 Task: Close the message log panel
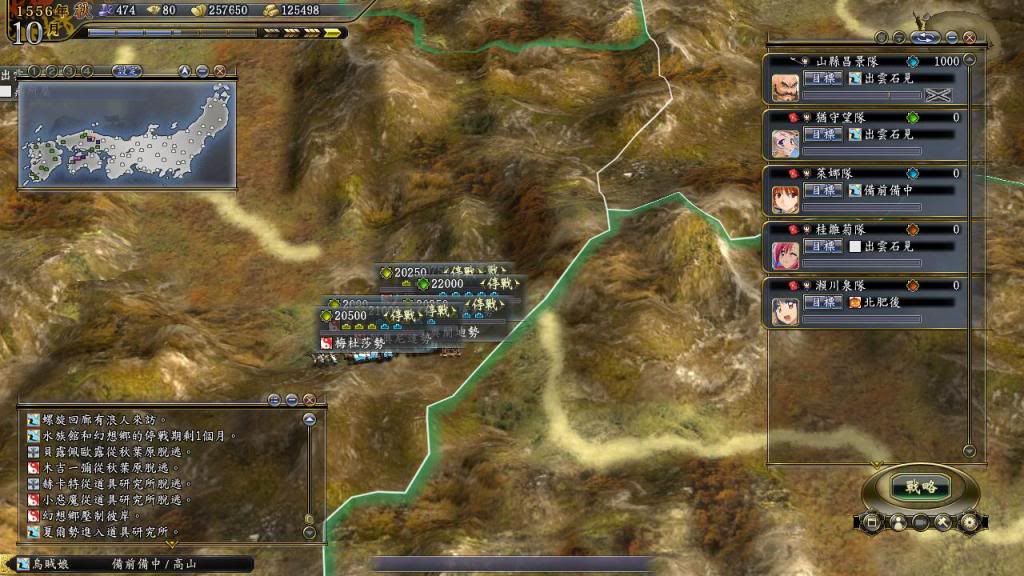tap(308, 399)
